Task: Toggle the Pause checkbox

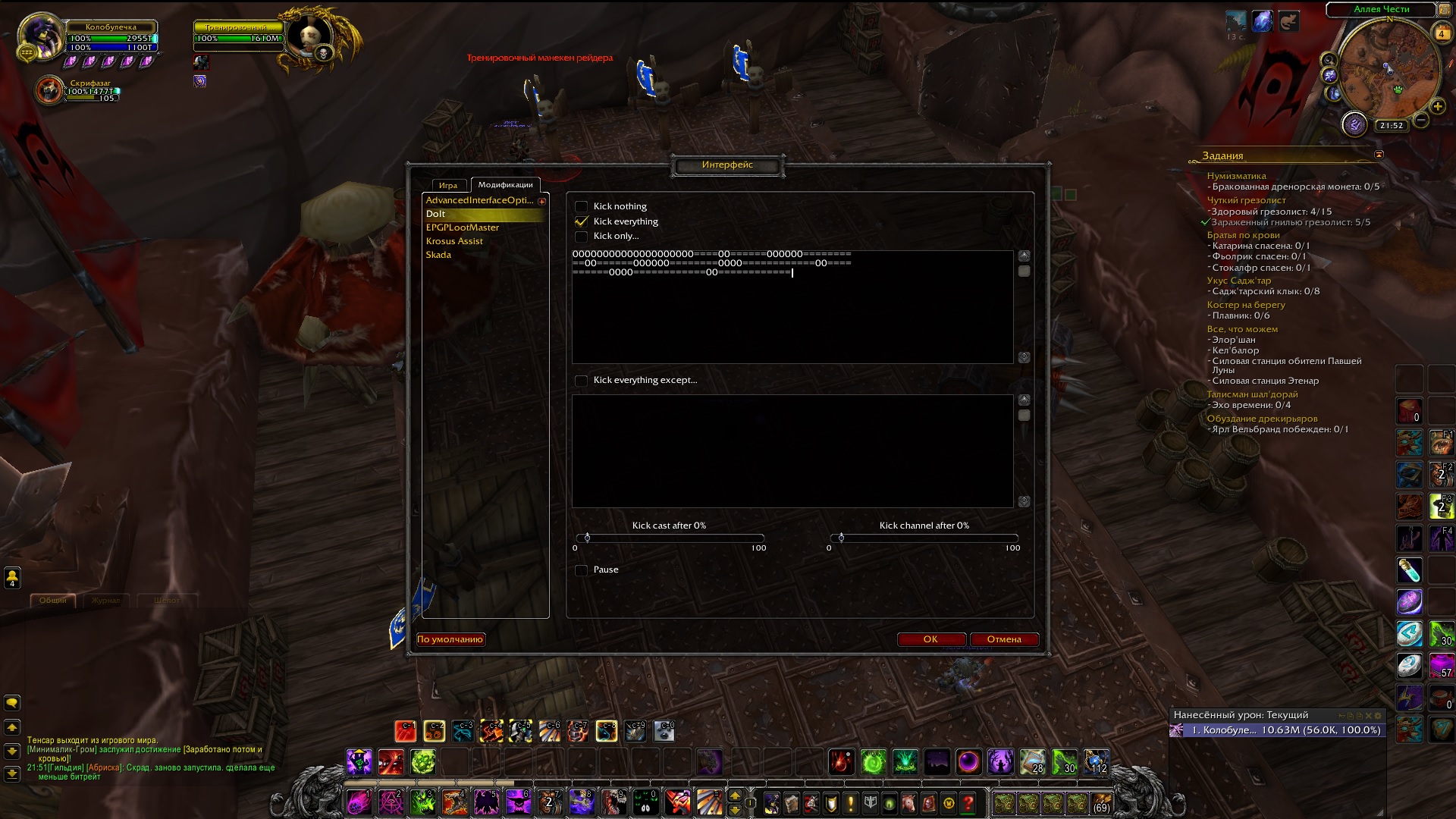Action: [x=582, y=570]
